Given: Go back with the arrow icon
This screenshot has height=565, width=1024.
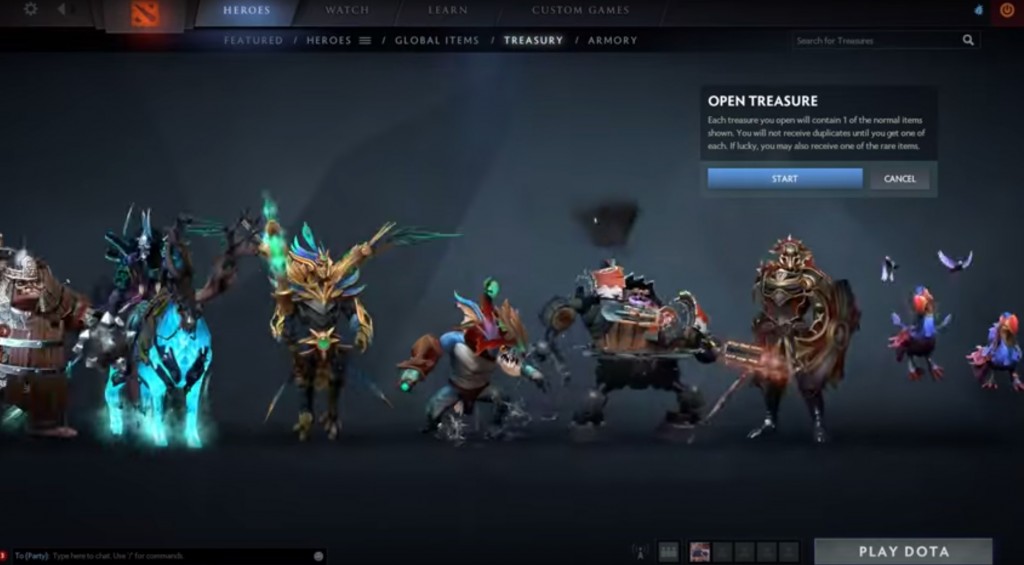Looking at the screenshot, I should point(61,10).
